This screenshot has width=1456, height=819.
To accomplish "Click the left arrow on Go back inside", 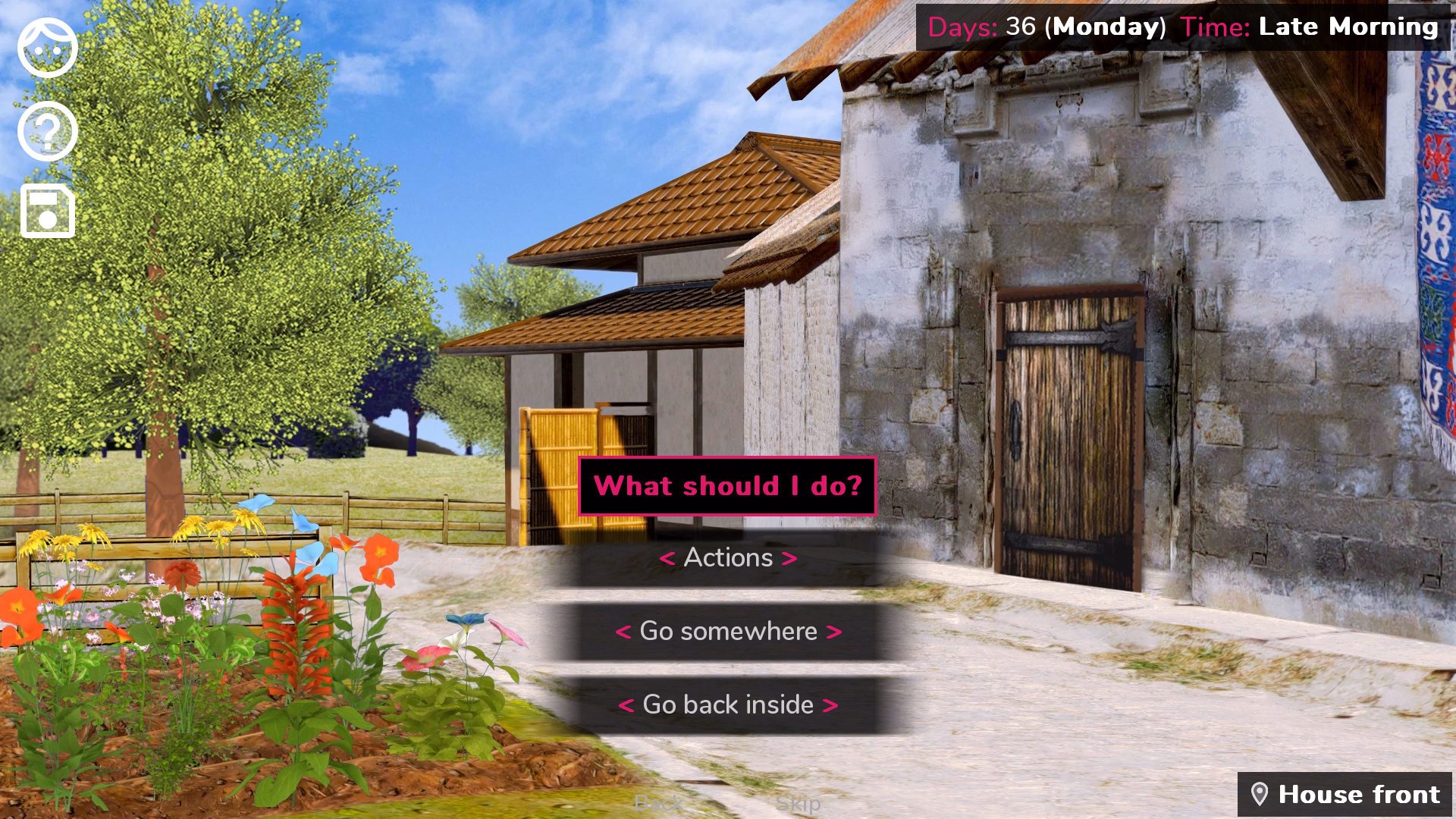I will click(x=628, y=705).
